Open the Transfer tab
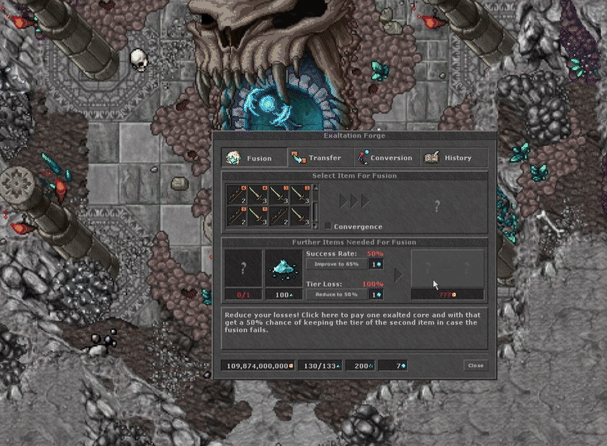 click(x=318, y=158)
